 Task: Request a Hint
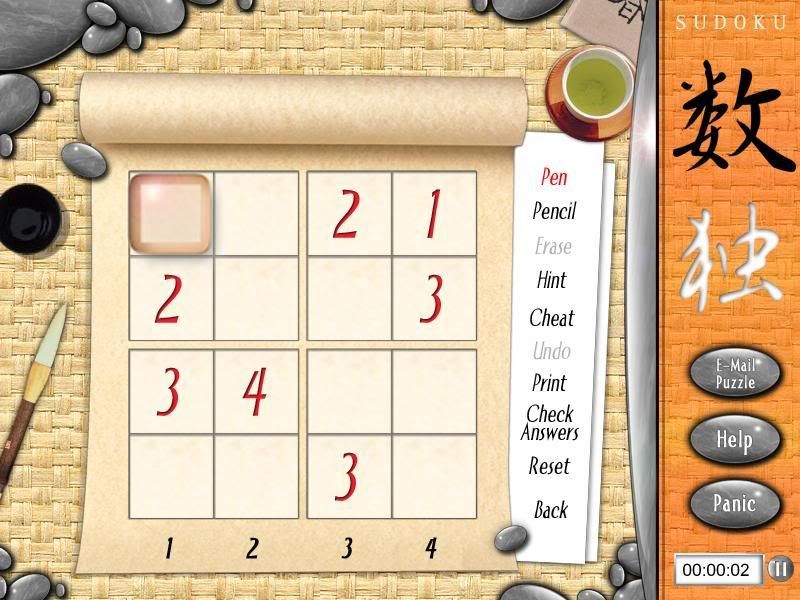tap(552, 280)
